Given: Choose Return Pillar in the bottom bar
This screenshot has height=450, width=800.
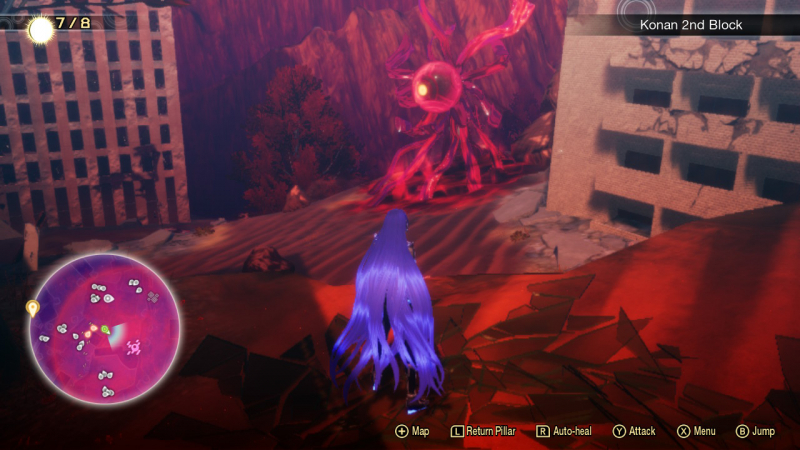Looking at the screenshot, I should pos(487,431).
